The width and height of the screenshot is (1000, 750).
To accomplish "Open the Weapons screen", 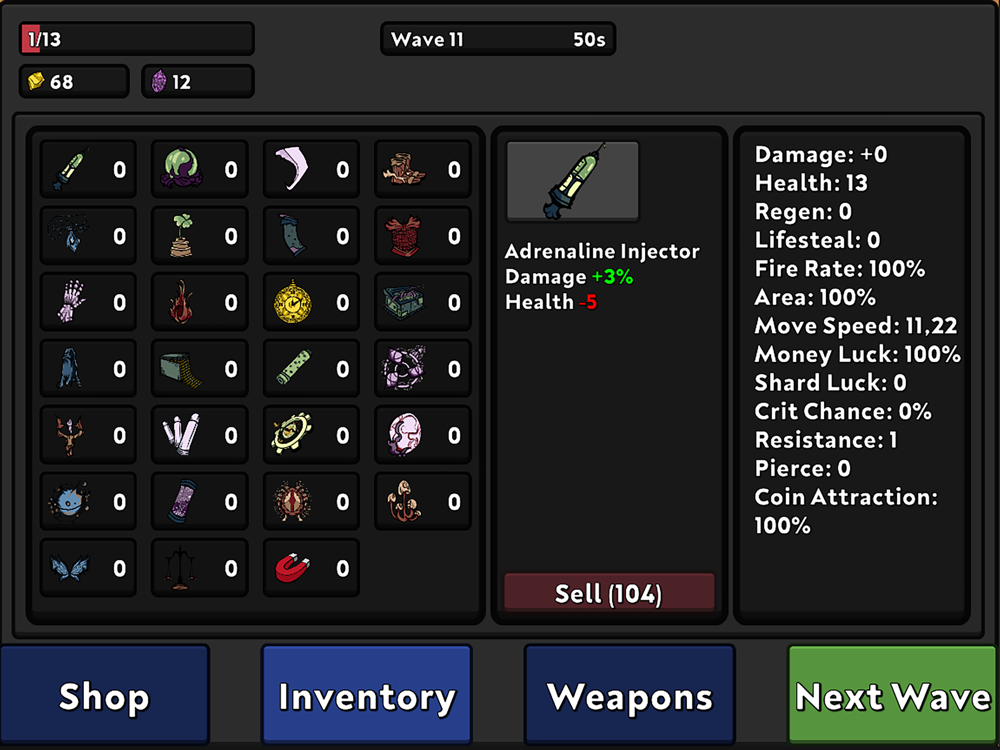I will [x=630, y=696].
